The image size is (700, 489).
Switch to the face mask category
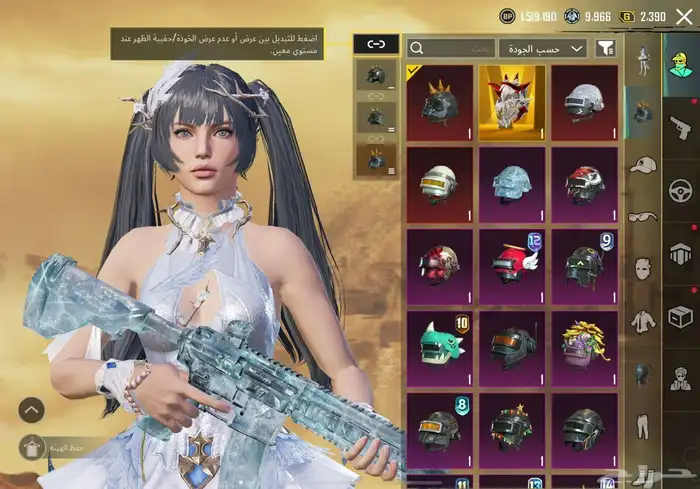643,268
